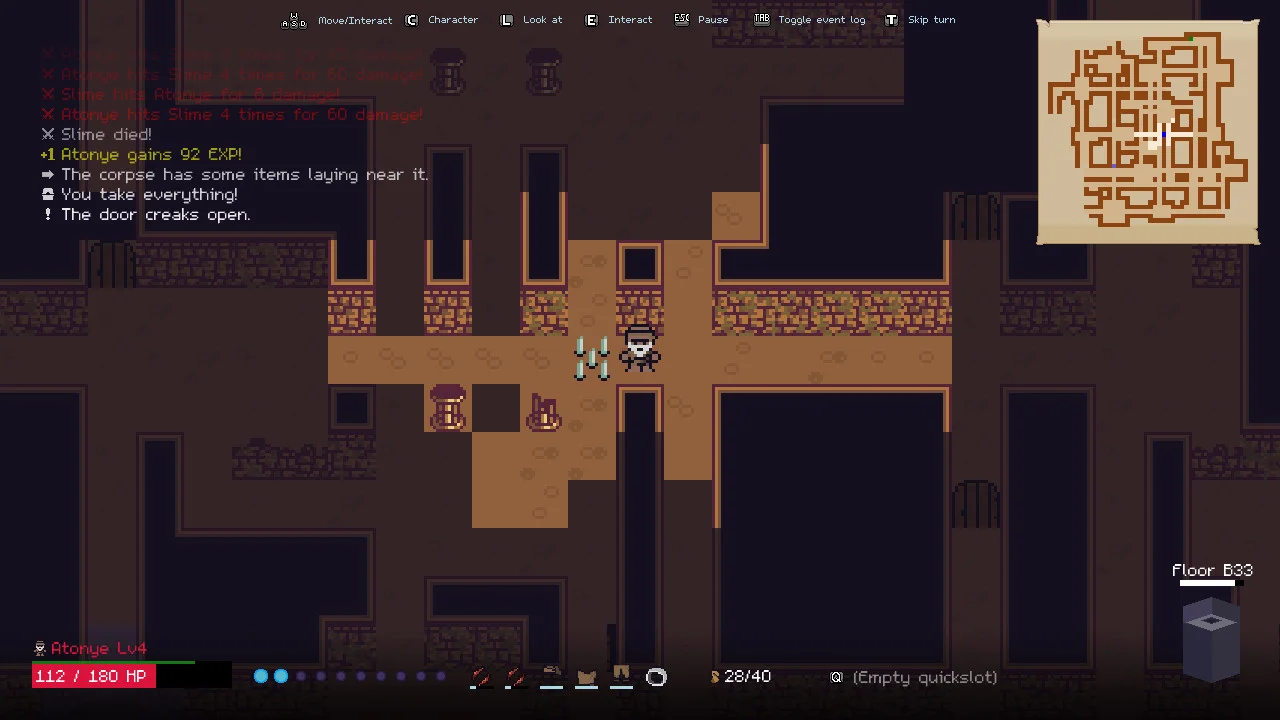The image size is (1280, 720).
Task: Click the Atonye player portrait icon
Action: click(x=40, y=648)
